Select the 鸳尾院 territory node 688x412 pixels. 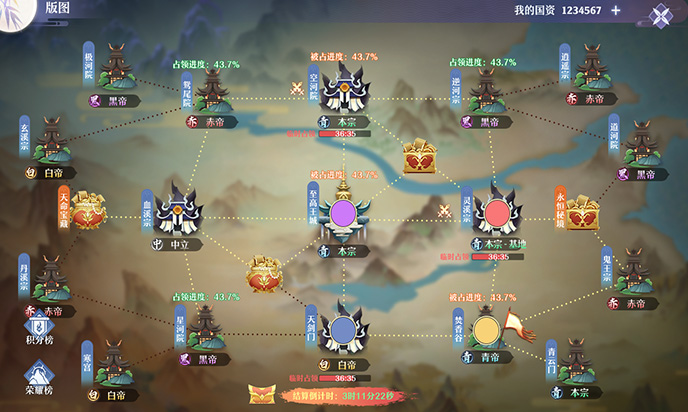[x=213, y=90]
